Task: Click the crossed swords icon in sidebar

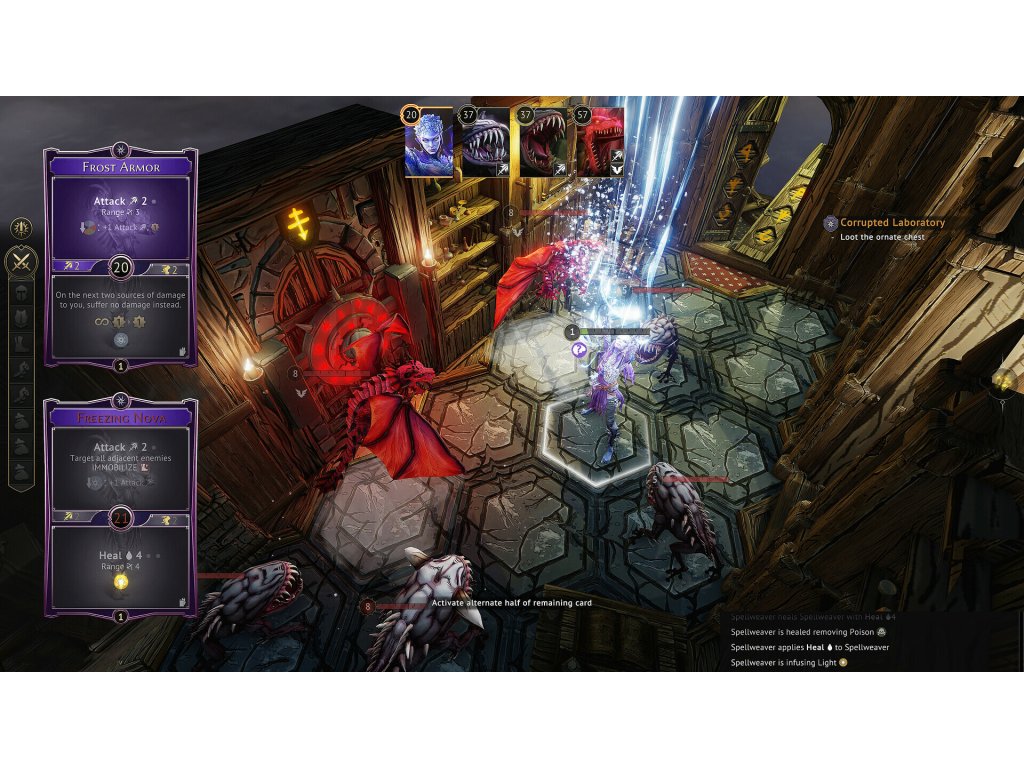Action: (21, 262)
